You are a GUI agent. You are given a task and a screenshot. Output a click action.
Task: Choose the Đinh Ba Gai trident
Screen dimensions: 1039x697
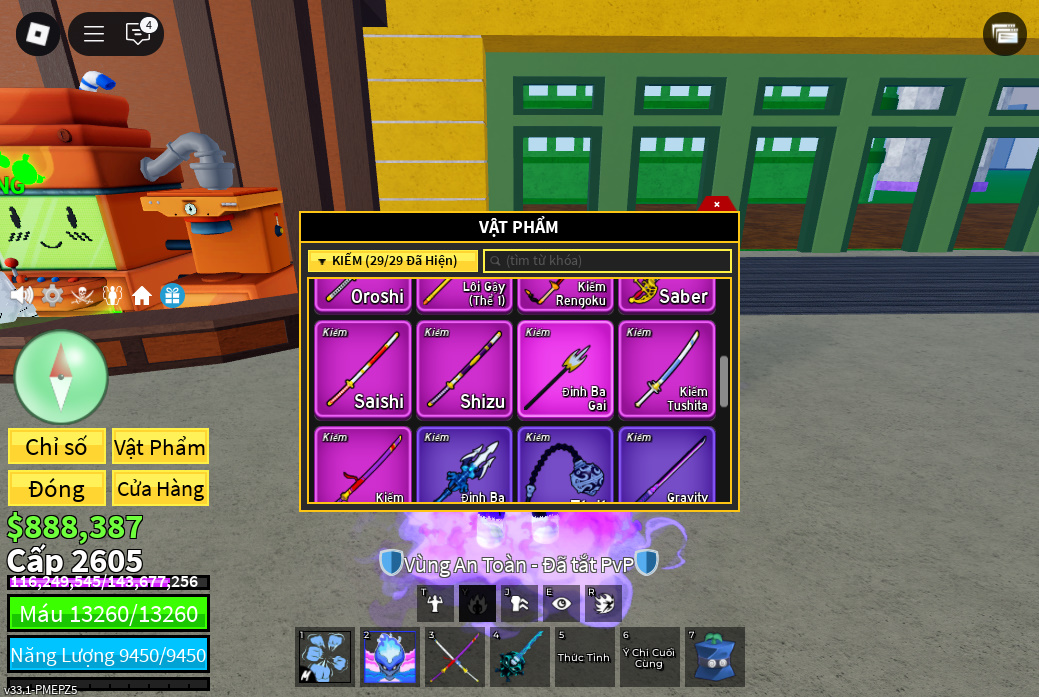(566, 368)
